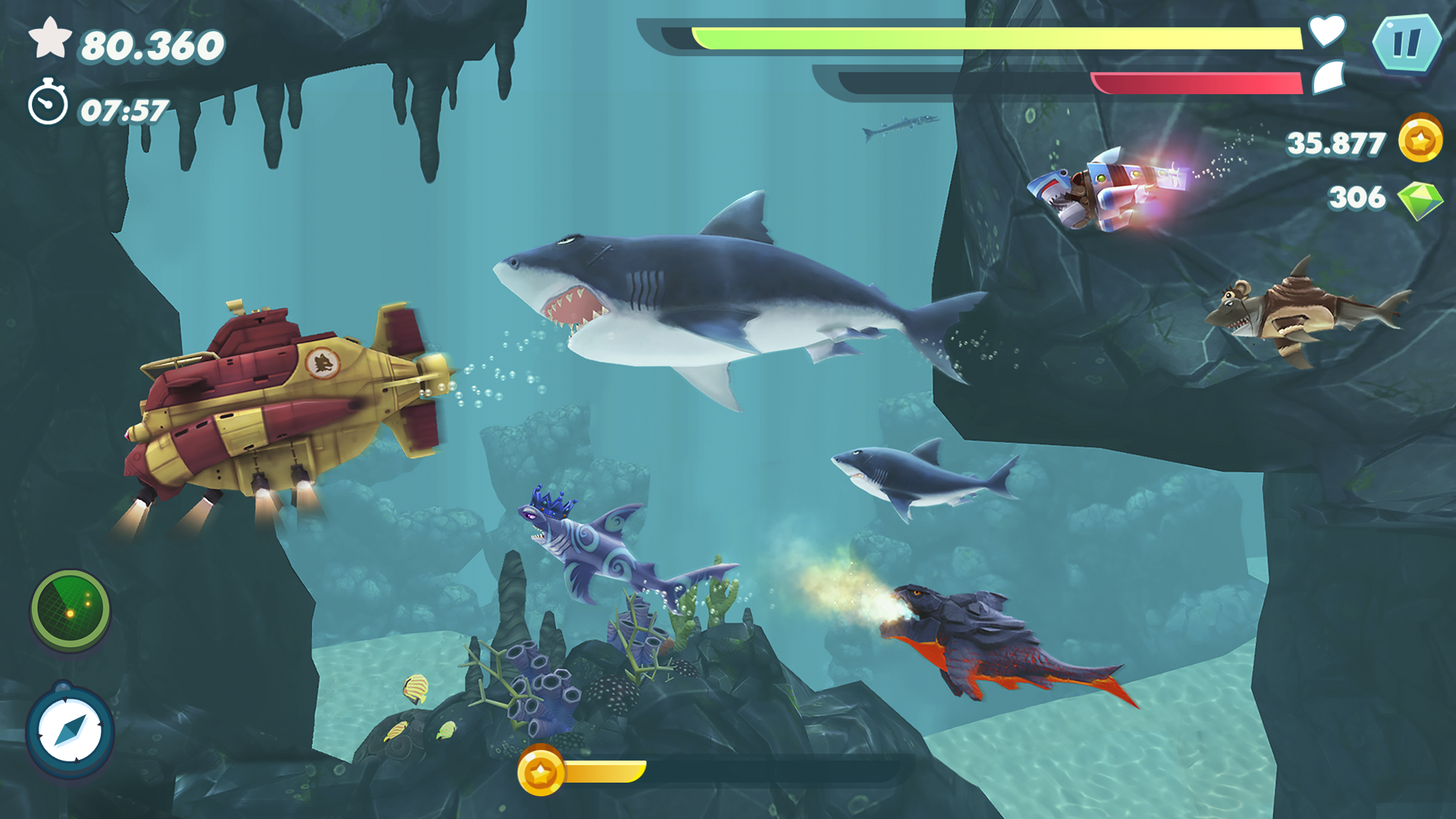Open the green radar scanner
The width and height of the screenshot is (1456, 819).
point(71,610)
